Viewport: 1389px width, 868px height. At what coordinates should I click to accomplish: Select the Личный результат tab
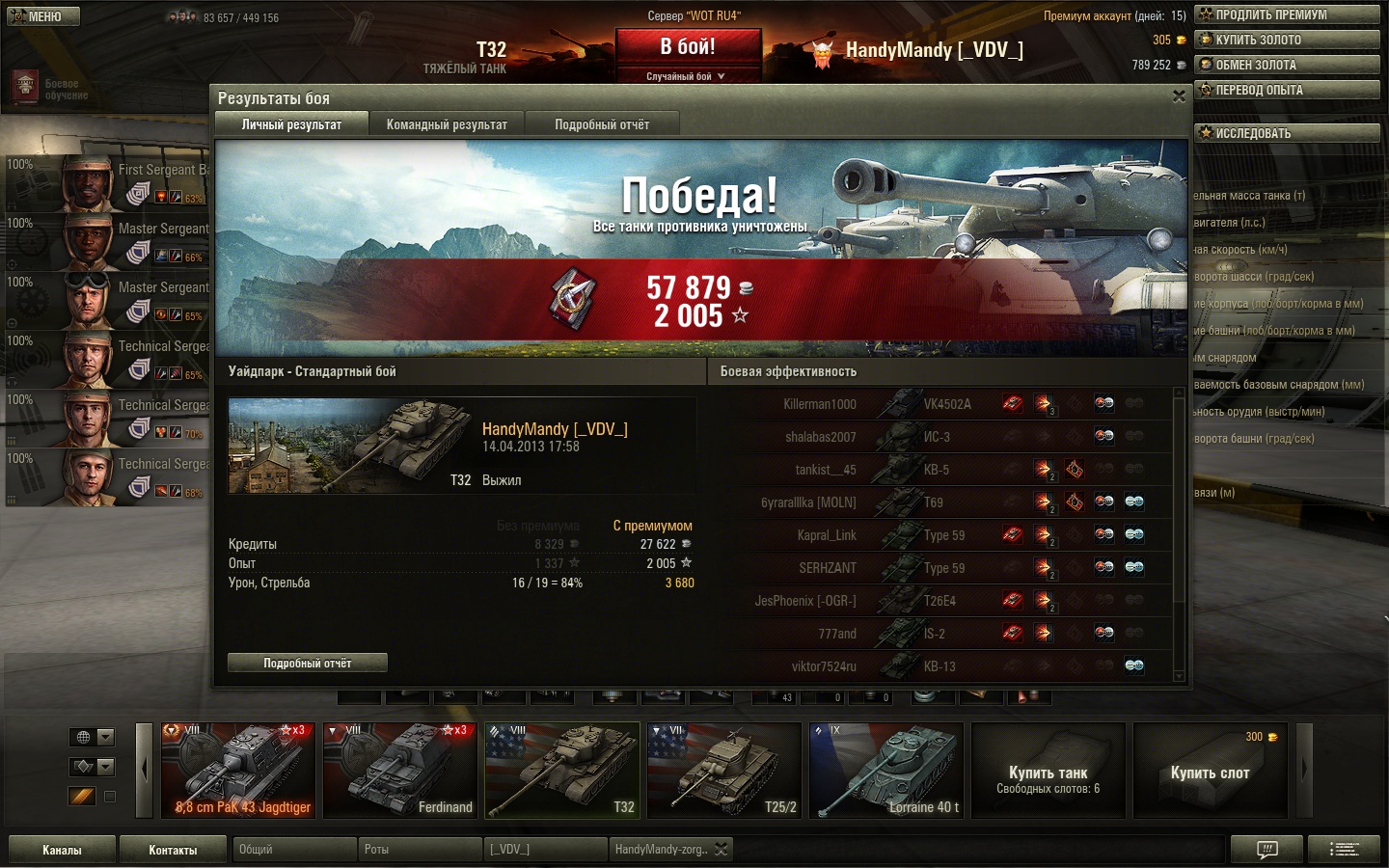click(x=291, y=124)
